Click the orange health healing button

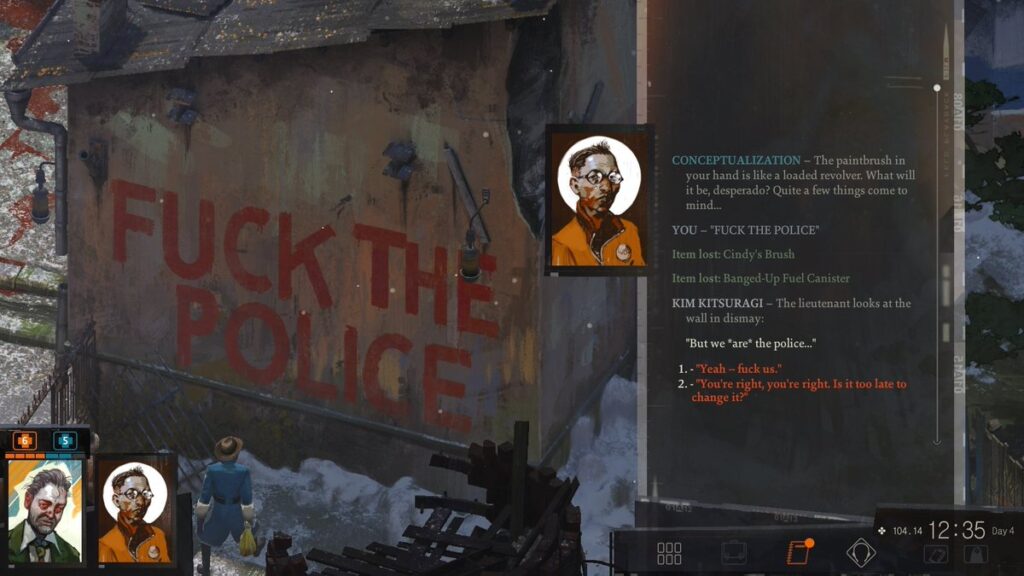[24, 440]
